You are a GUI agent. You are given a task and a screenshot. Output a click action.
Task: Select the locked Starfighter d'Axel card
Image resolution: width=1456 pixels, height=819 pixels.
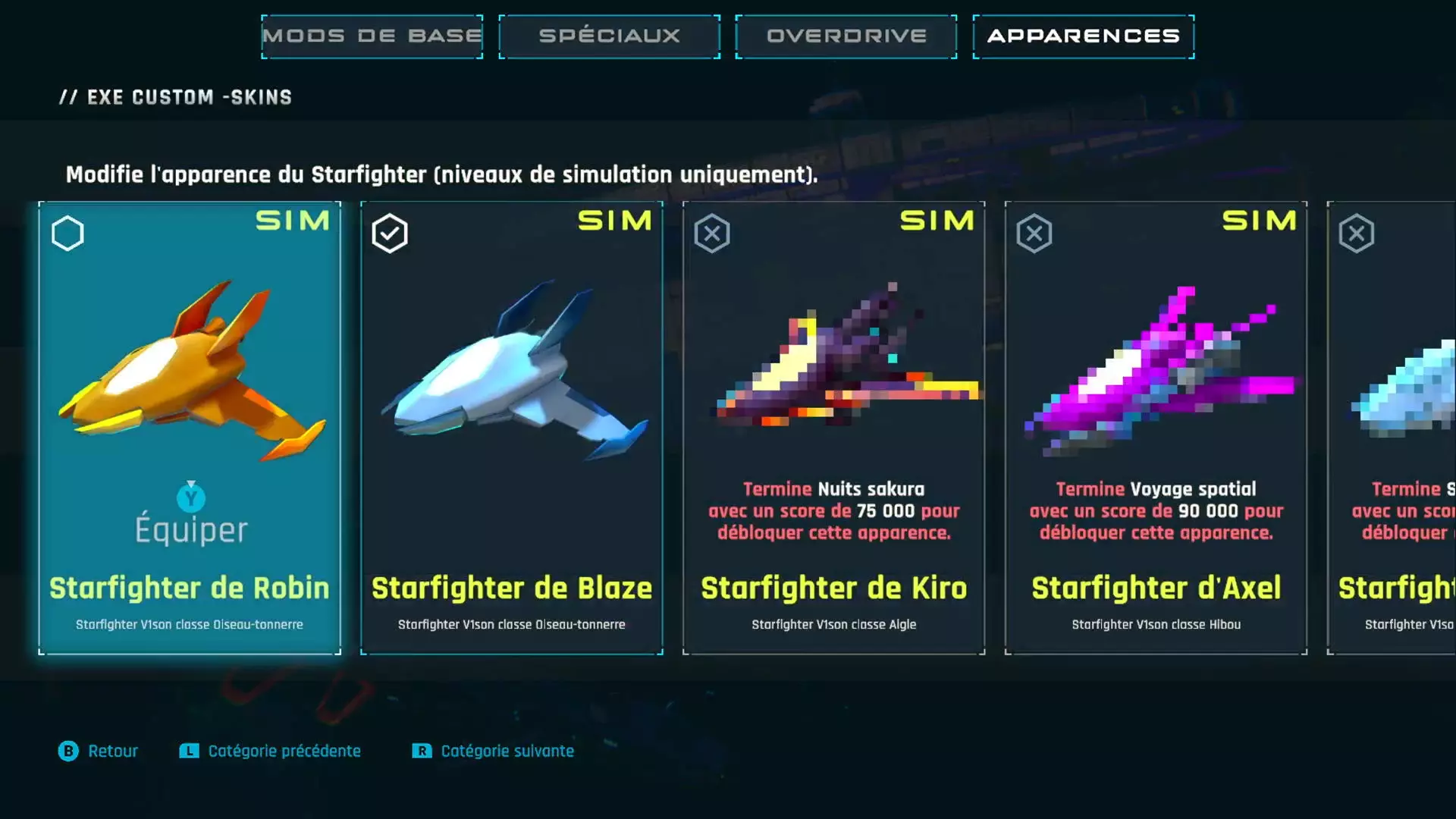click(1156, 427)
